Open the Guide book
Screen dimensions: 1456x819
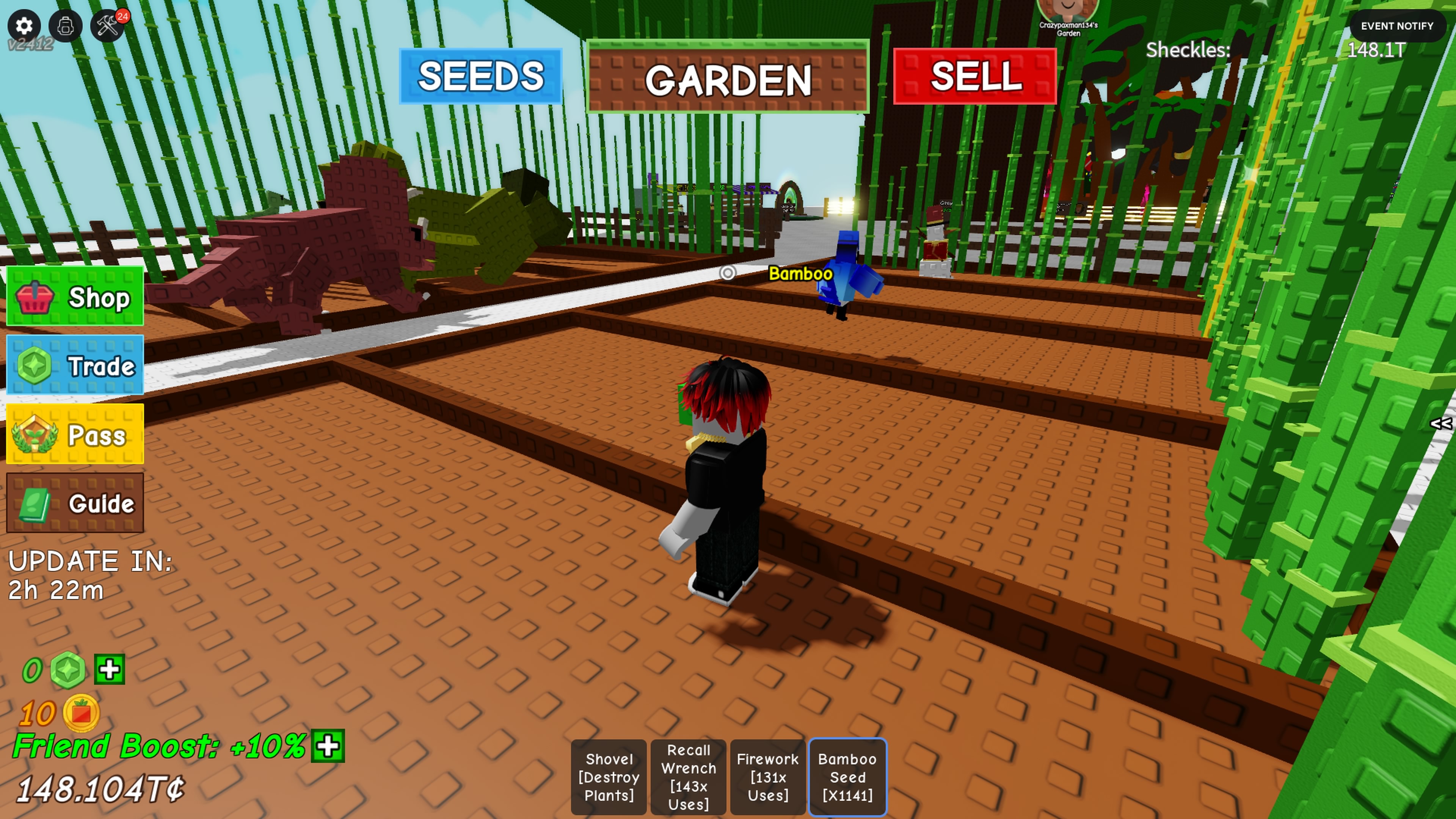[75, 503]
